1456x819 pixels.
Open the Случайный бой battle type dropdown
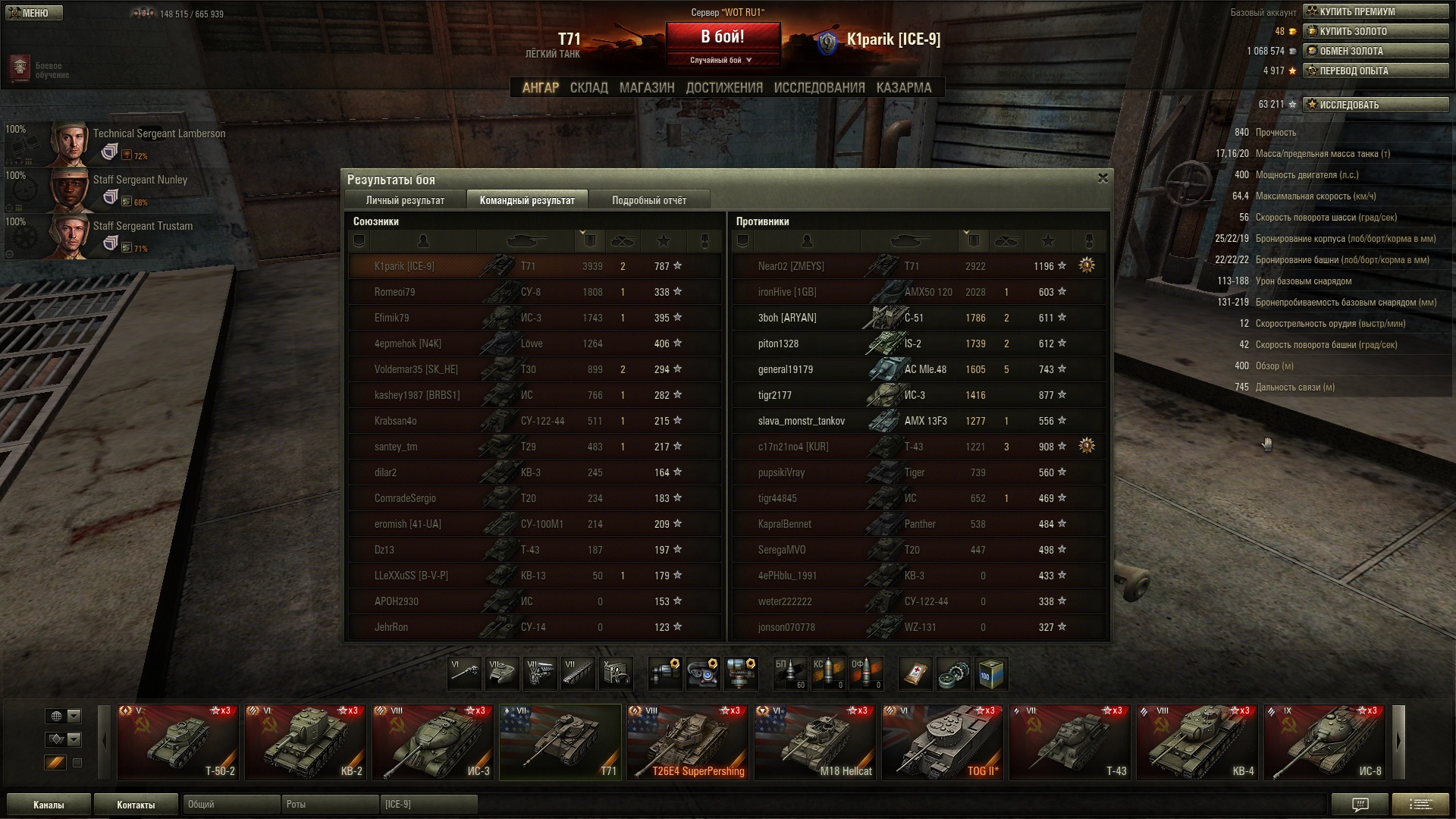(x=722, y=61)
